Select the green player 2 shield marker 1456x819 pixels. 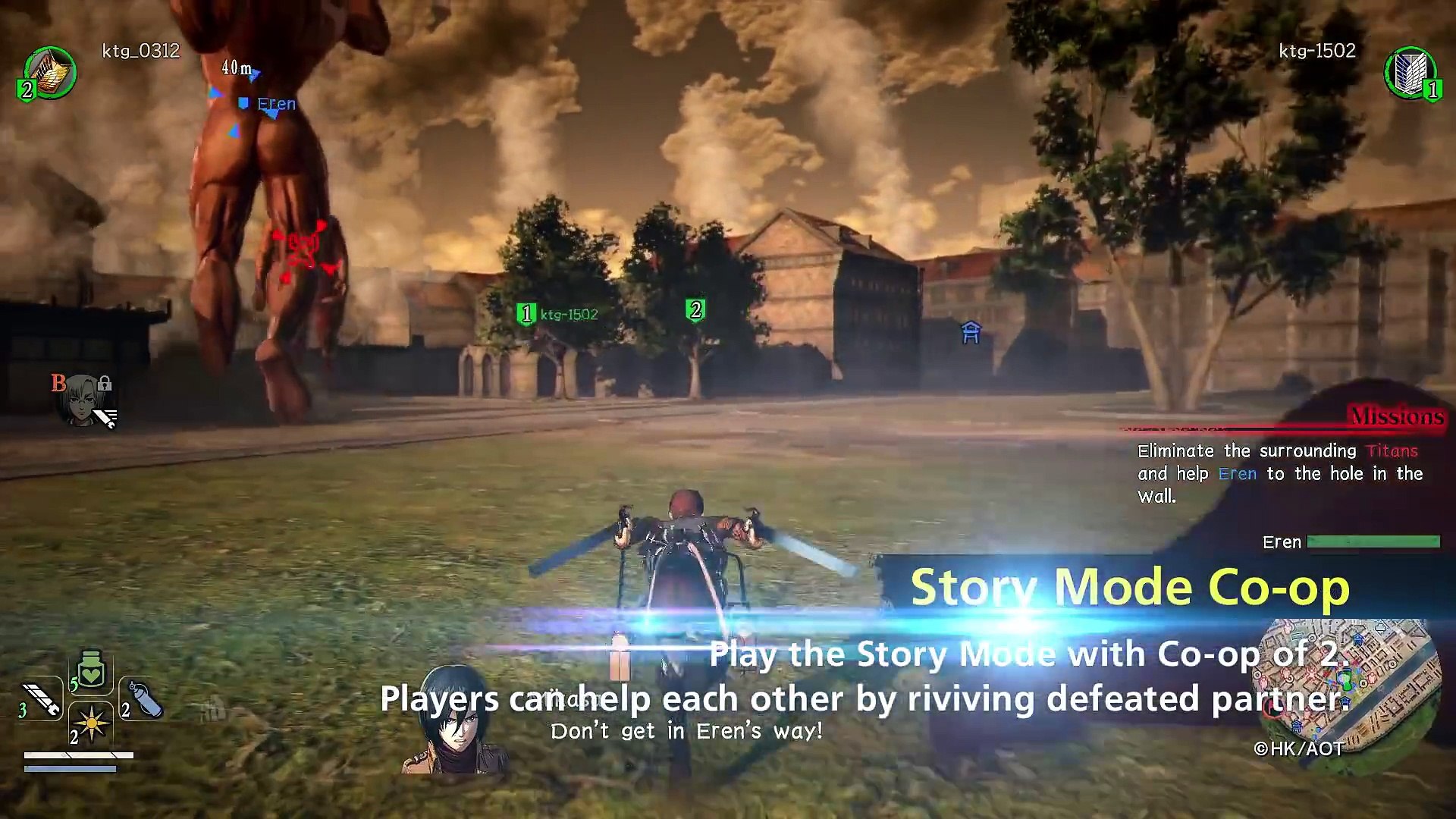[x=695, y=309]
